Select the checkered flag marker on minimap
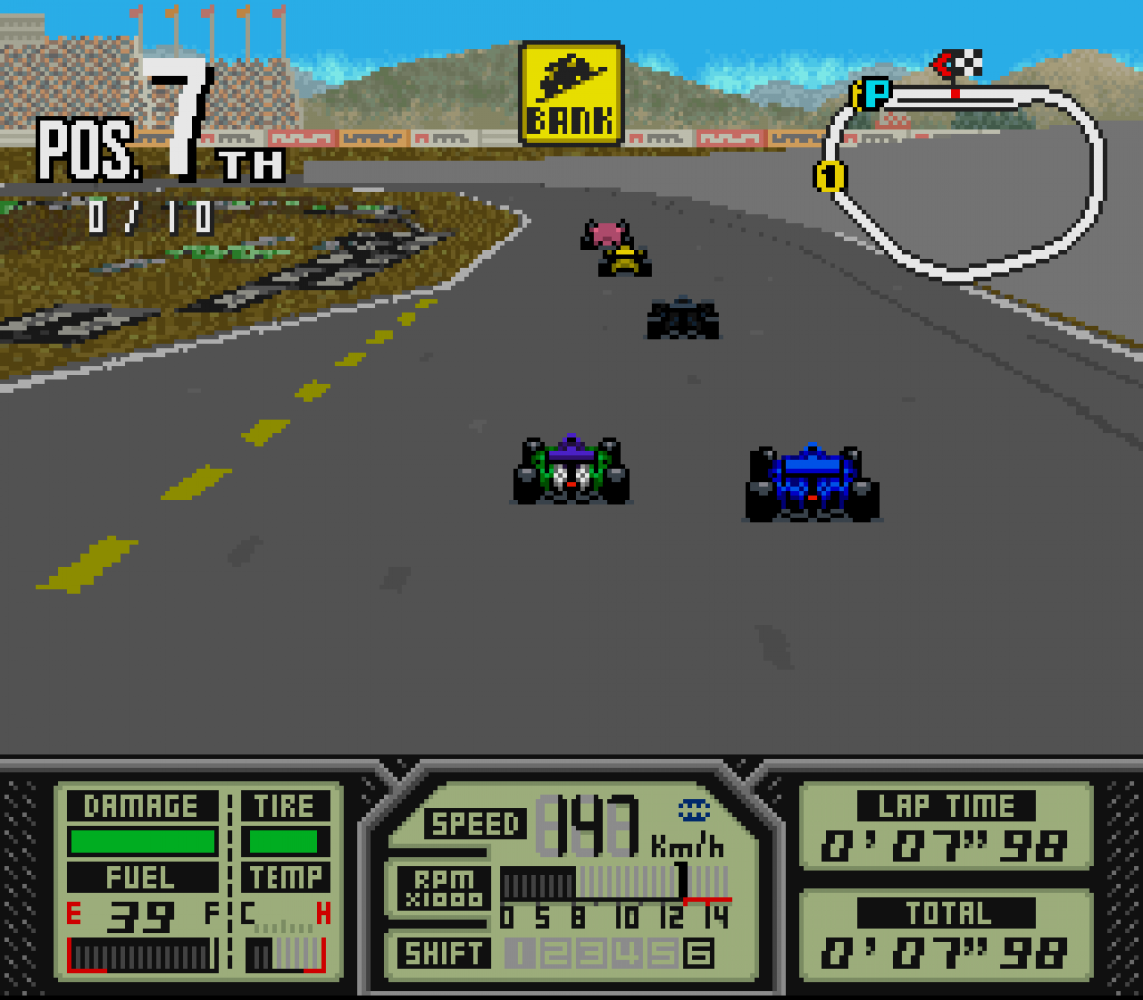The height and width of the screenshot is (1000, 1143). [x=960, y=65]
